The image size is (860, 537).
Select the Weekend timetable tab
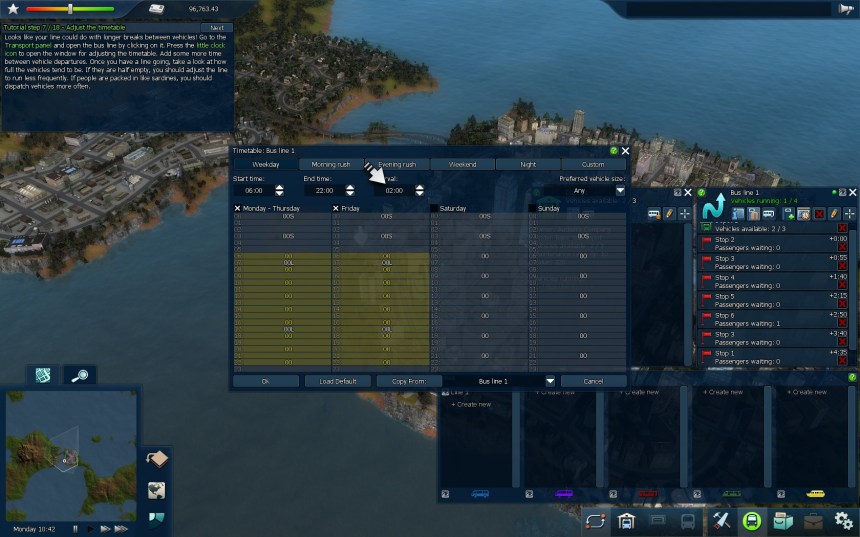point(462,164)
